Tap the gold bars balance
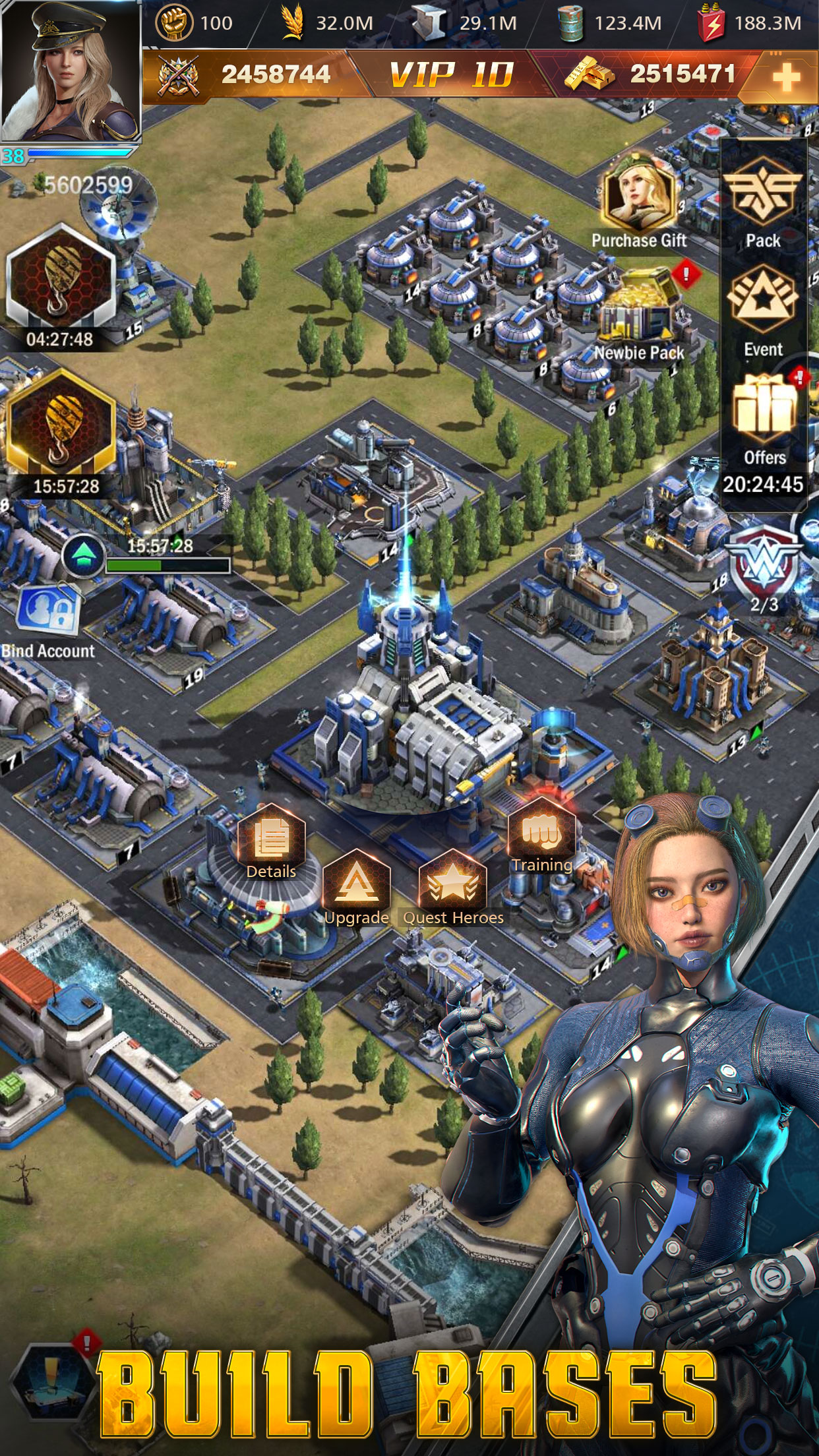This screenshot has height=1456, width=819. coord(650,74)
